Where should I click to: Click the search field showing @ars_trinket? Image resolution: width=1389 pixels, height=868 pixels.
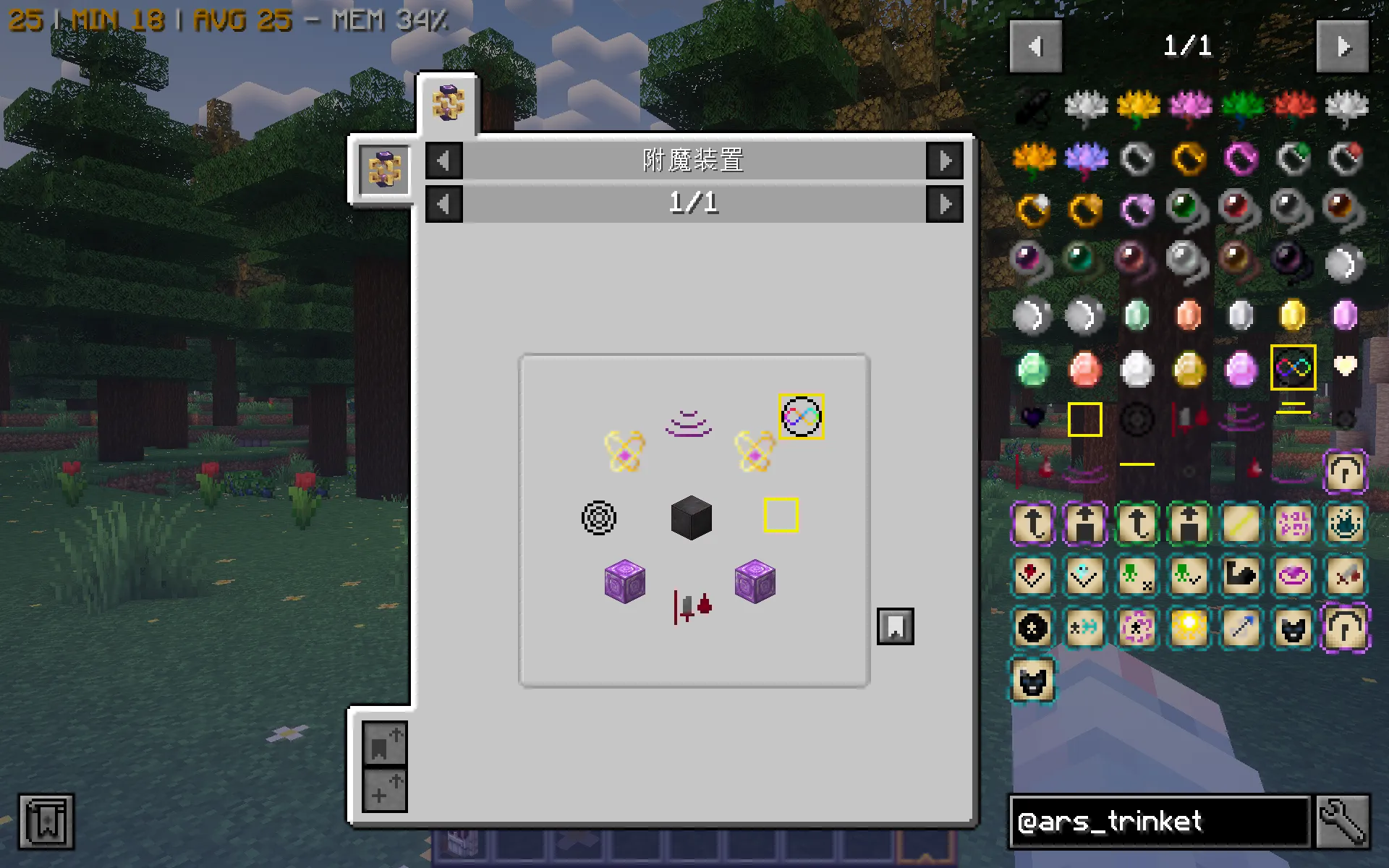[1157, 822]
